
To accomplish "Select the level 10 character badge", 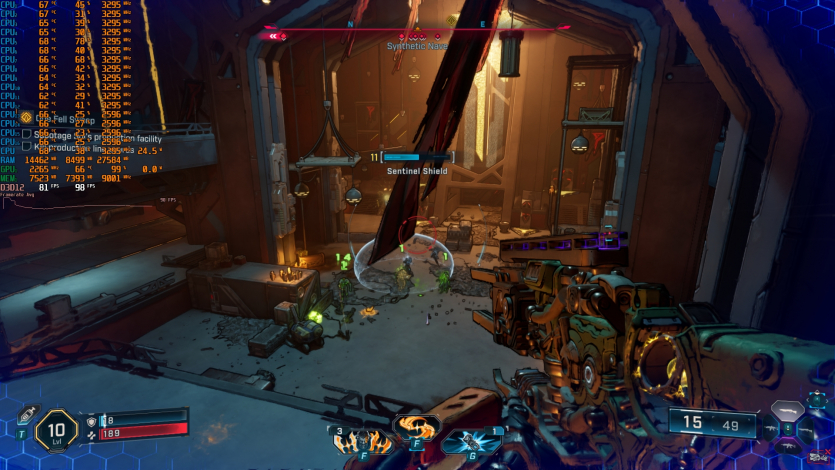I will [x=56, y=431].
